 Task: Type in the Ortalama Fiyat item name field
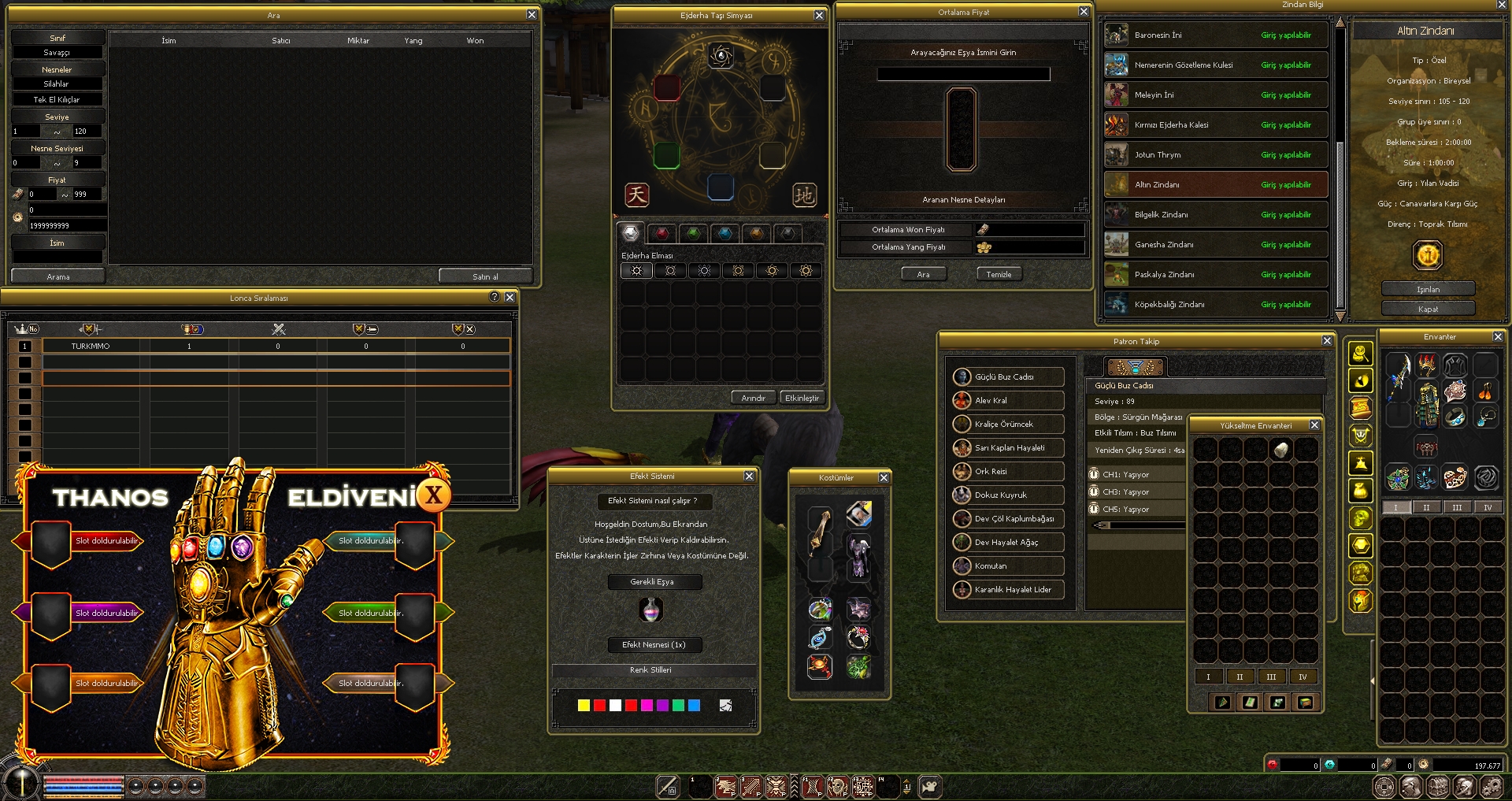963,74
